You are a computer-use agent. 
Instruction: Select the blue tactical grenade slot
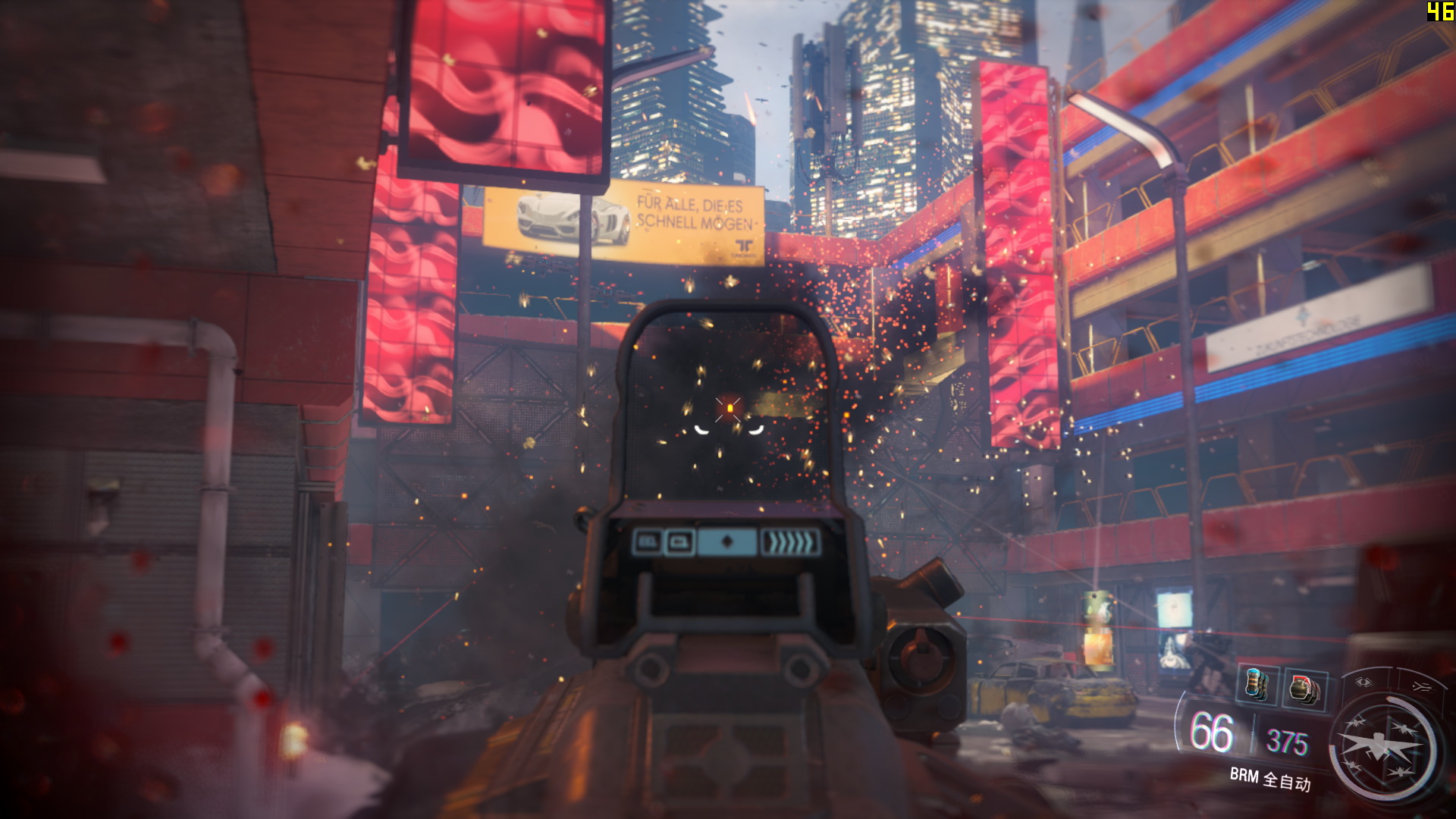tap(1257, 685)
